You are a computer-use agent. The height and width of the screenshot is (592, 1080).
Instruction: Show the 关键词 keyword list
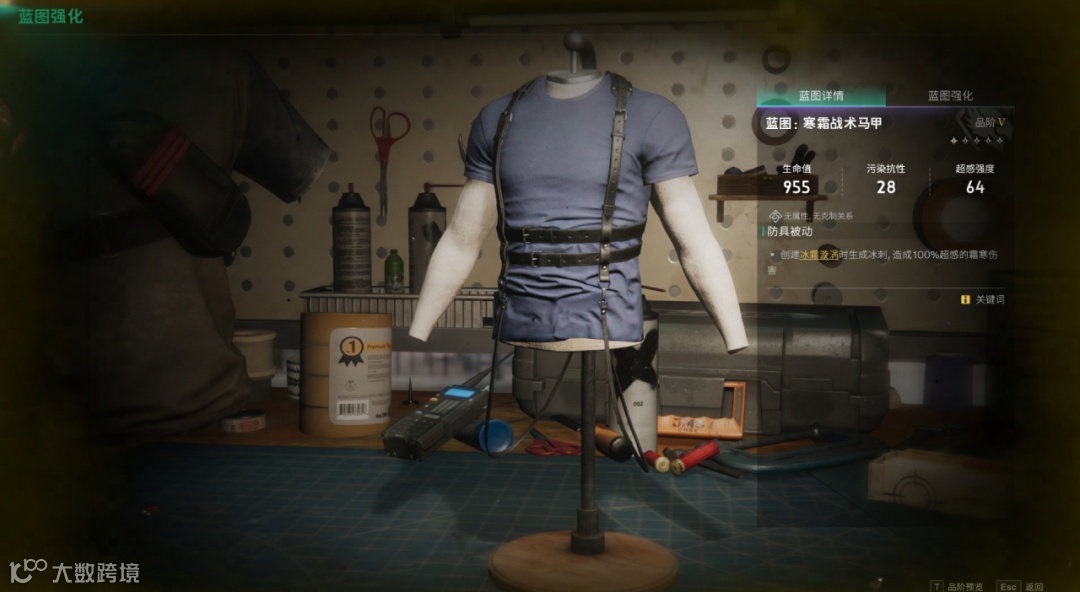[983, 299]
